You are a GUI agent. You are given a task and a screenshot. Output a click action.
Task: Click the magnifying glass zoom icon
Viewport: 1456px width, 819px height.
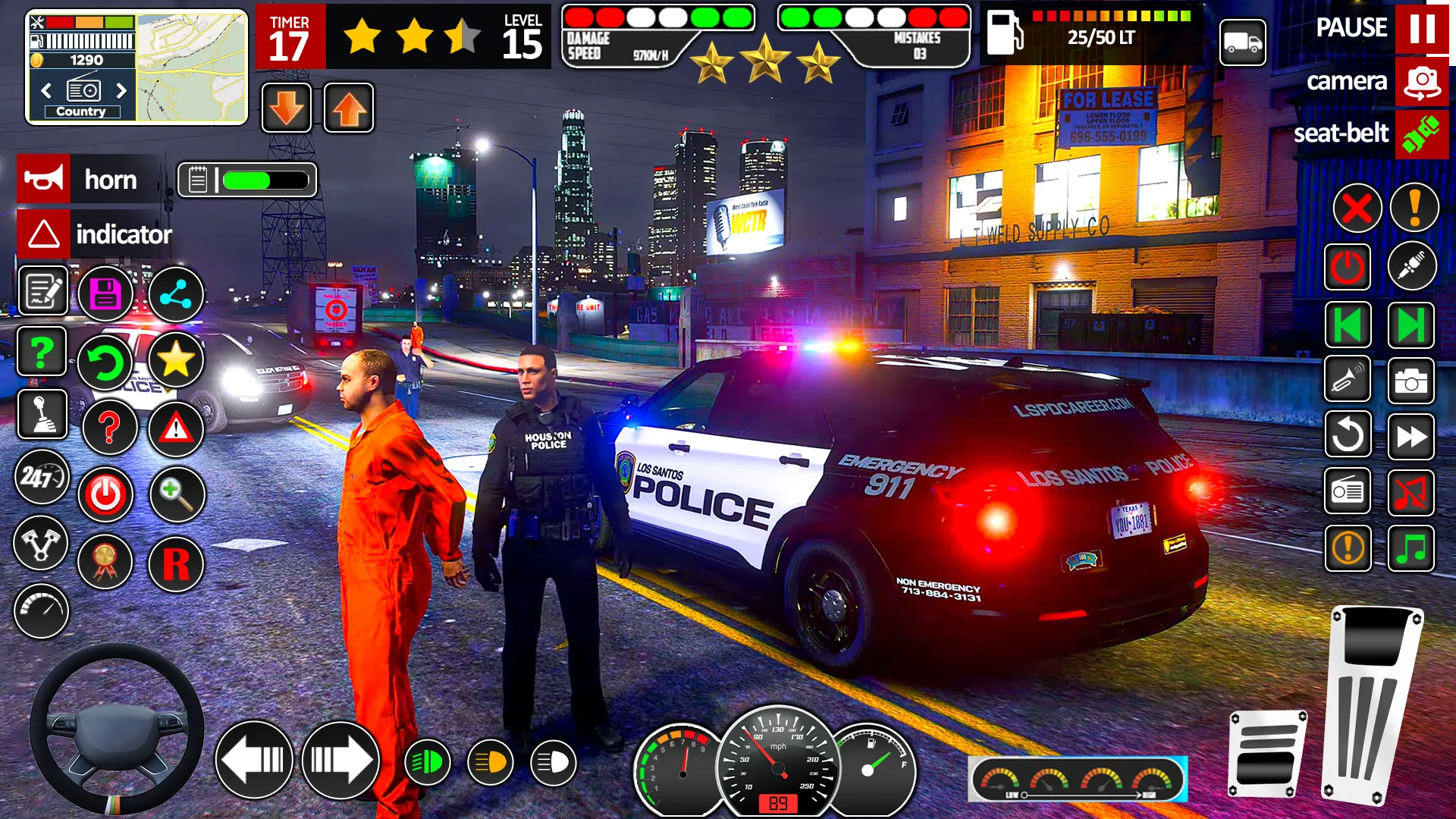176,494
